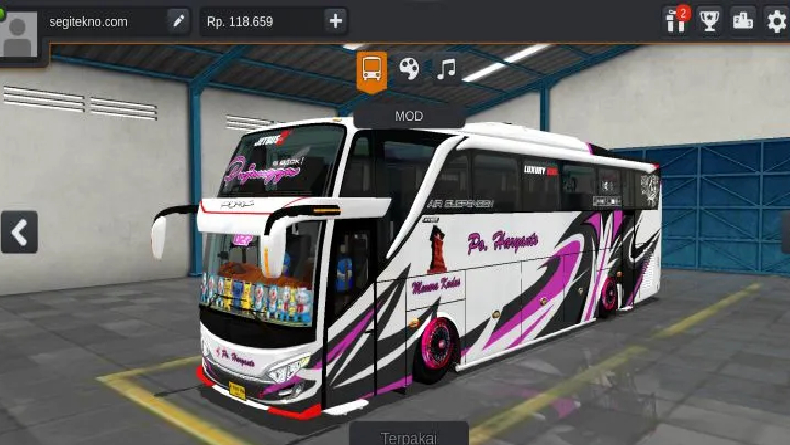Show the previous bus with left arrow

(x=18, y=233)
